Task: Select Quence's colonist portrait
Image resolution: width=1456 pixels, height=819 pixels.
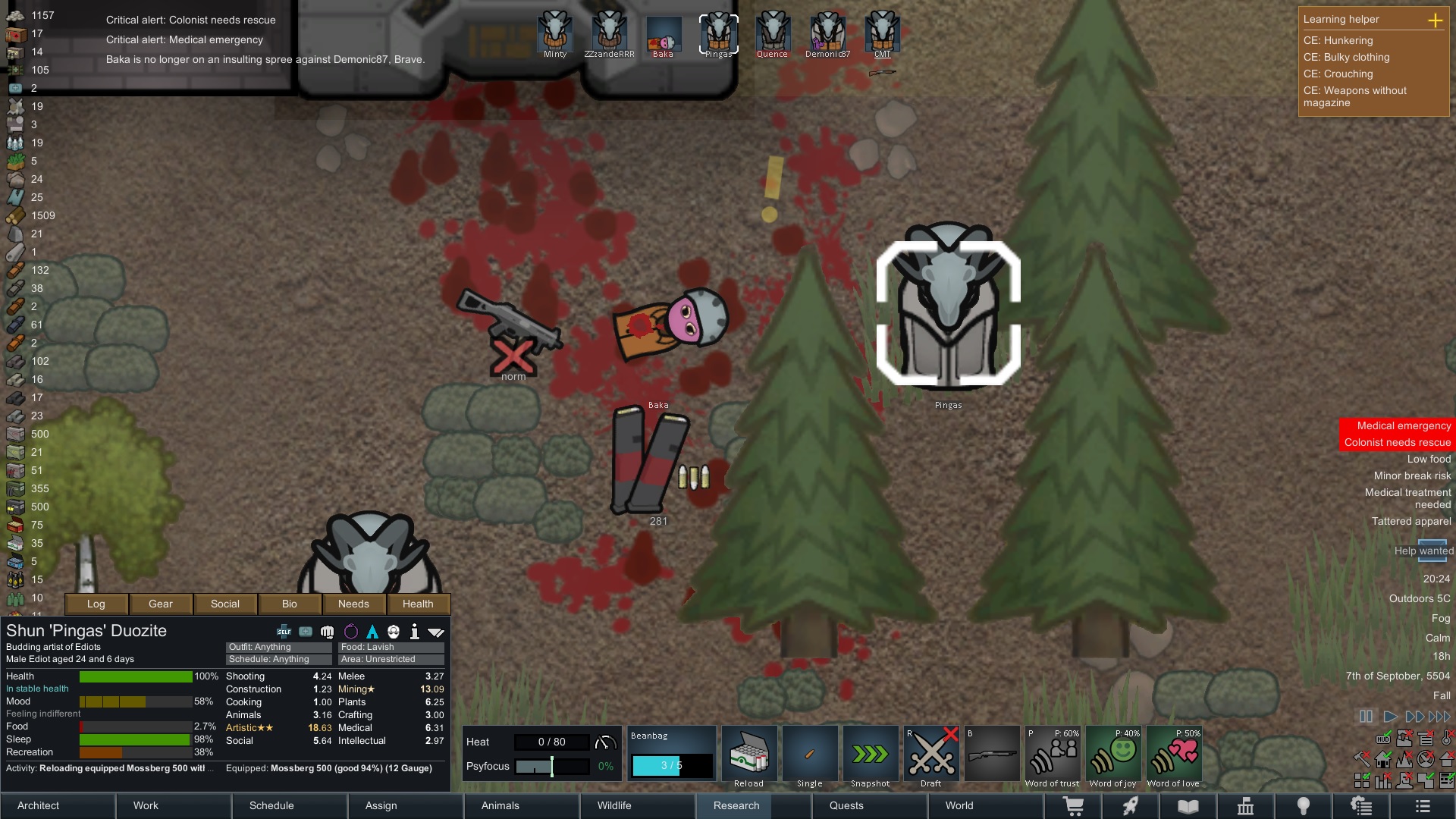Action: click(x=772, y=35)
